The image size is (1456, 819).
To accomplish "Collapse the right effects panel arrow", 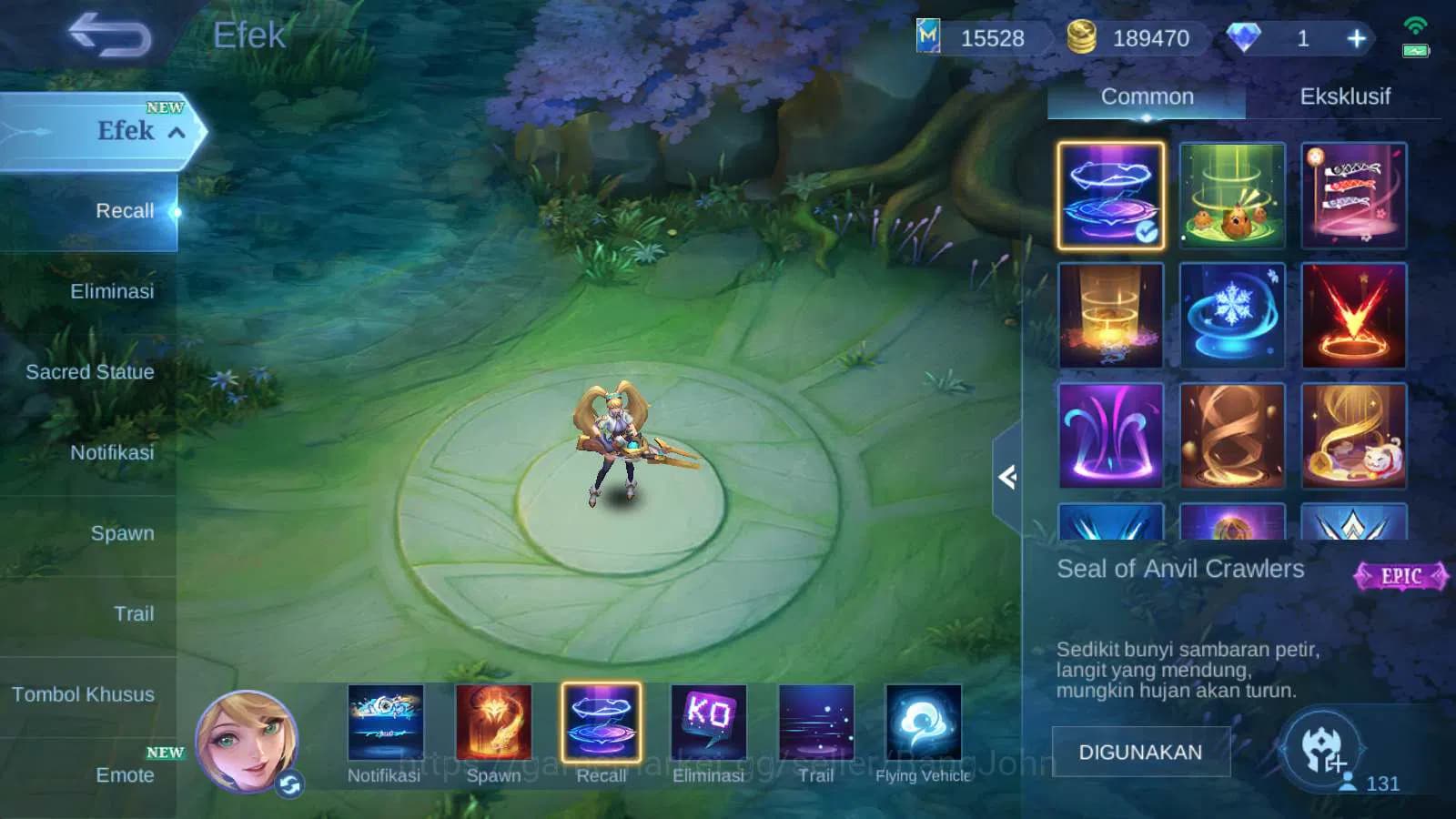I will click(1008, 476).
